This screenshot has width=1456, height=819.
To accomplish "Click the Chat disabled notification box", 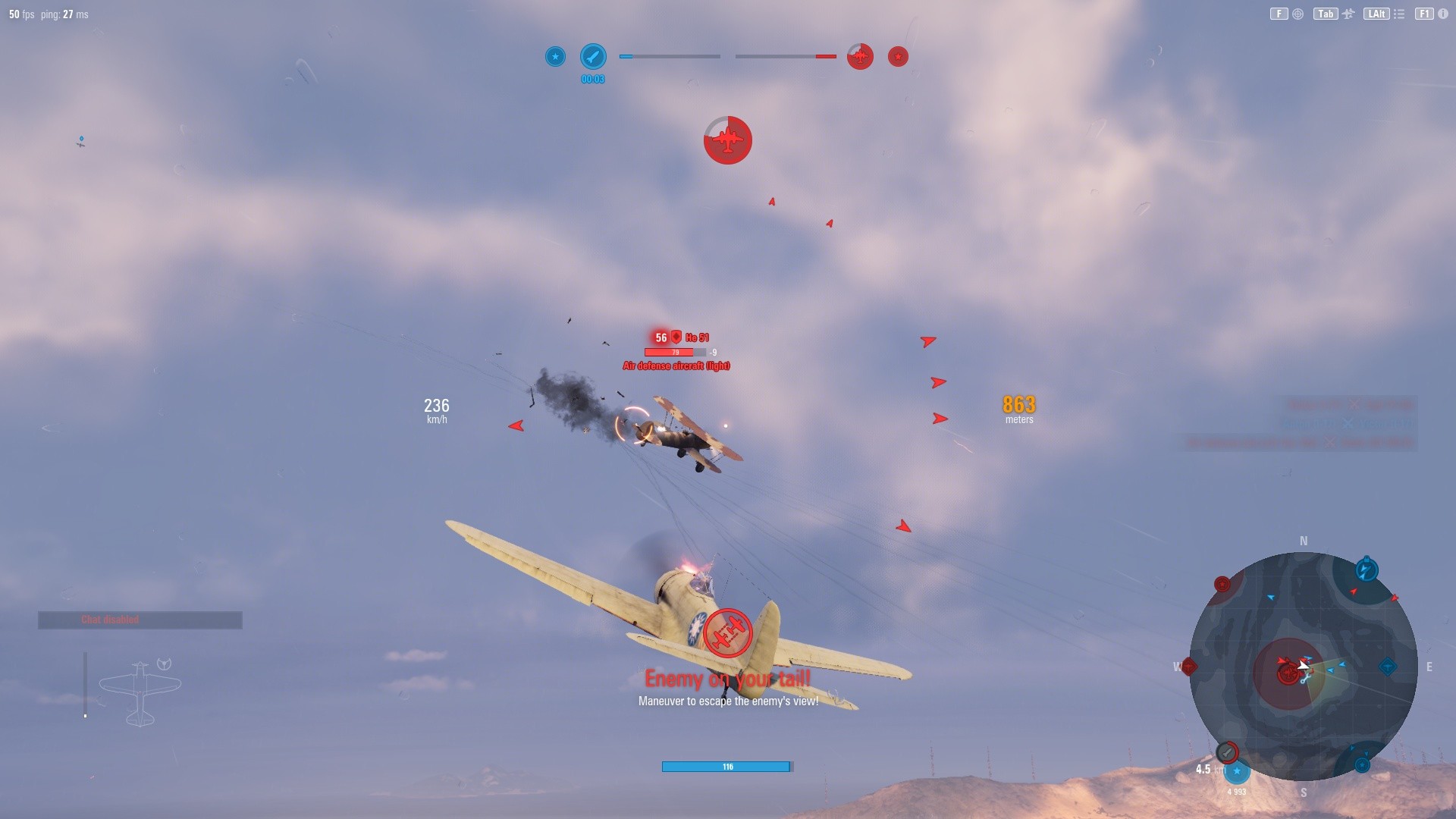I will 140,620.
